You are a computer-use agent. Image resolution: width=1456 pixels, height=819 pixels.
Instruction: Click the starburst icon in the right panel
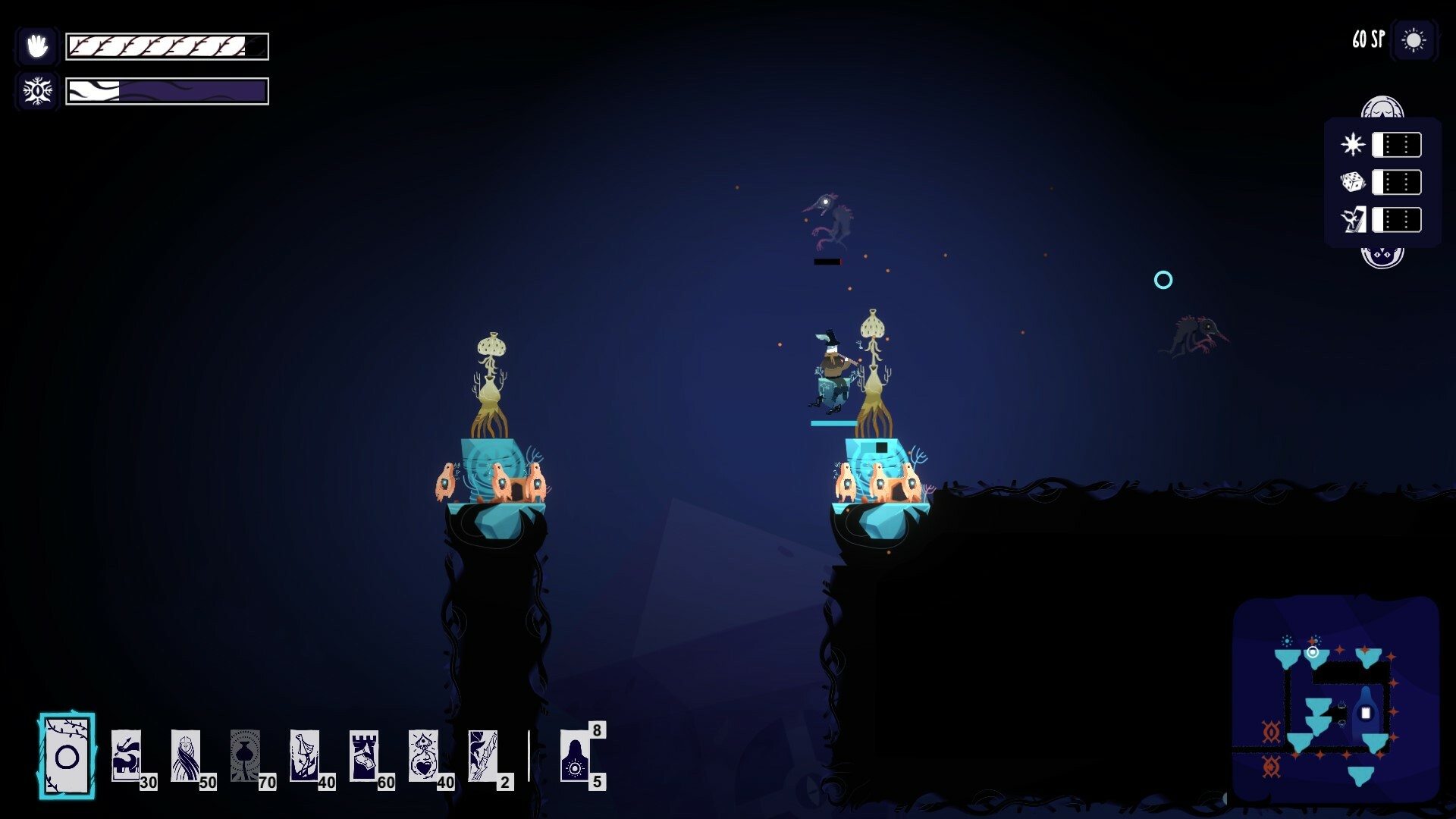(1354, 144)
